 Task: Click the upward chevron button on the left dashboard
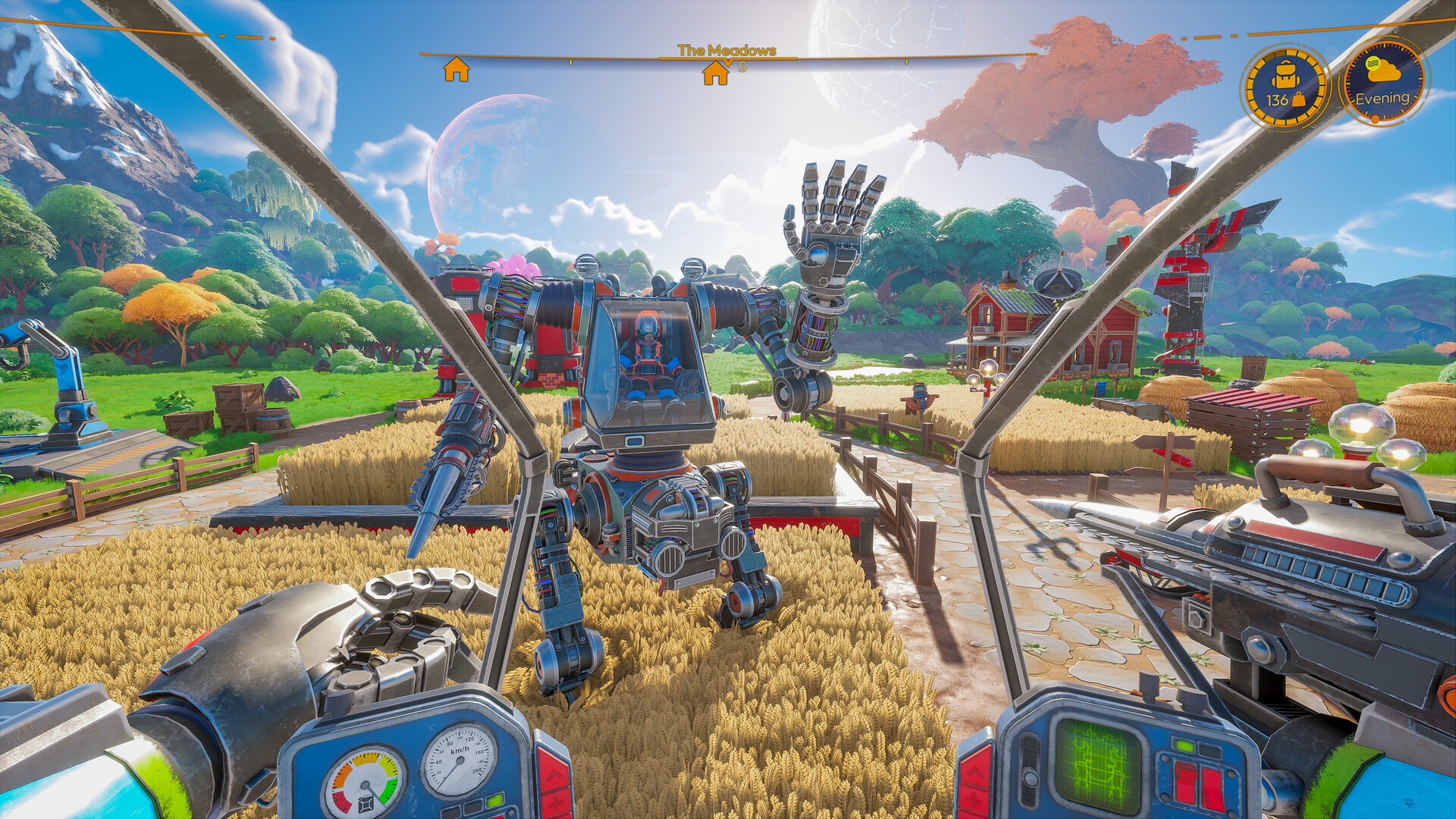554,776
